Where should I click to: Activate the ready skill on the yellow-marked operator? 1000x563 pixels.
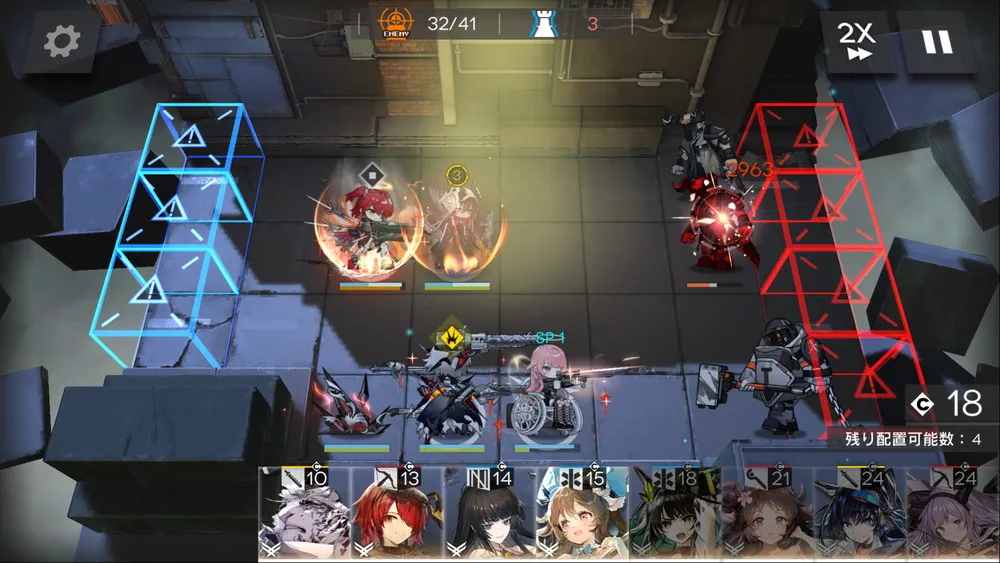pos(452,337)
